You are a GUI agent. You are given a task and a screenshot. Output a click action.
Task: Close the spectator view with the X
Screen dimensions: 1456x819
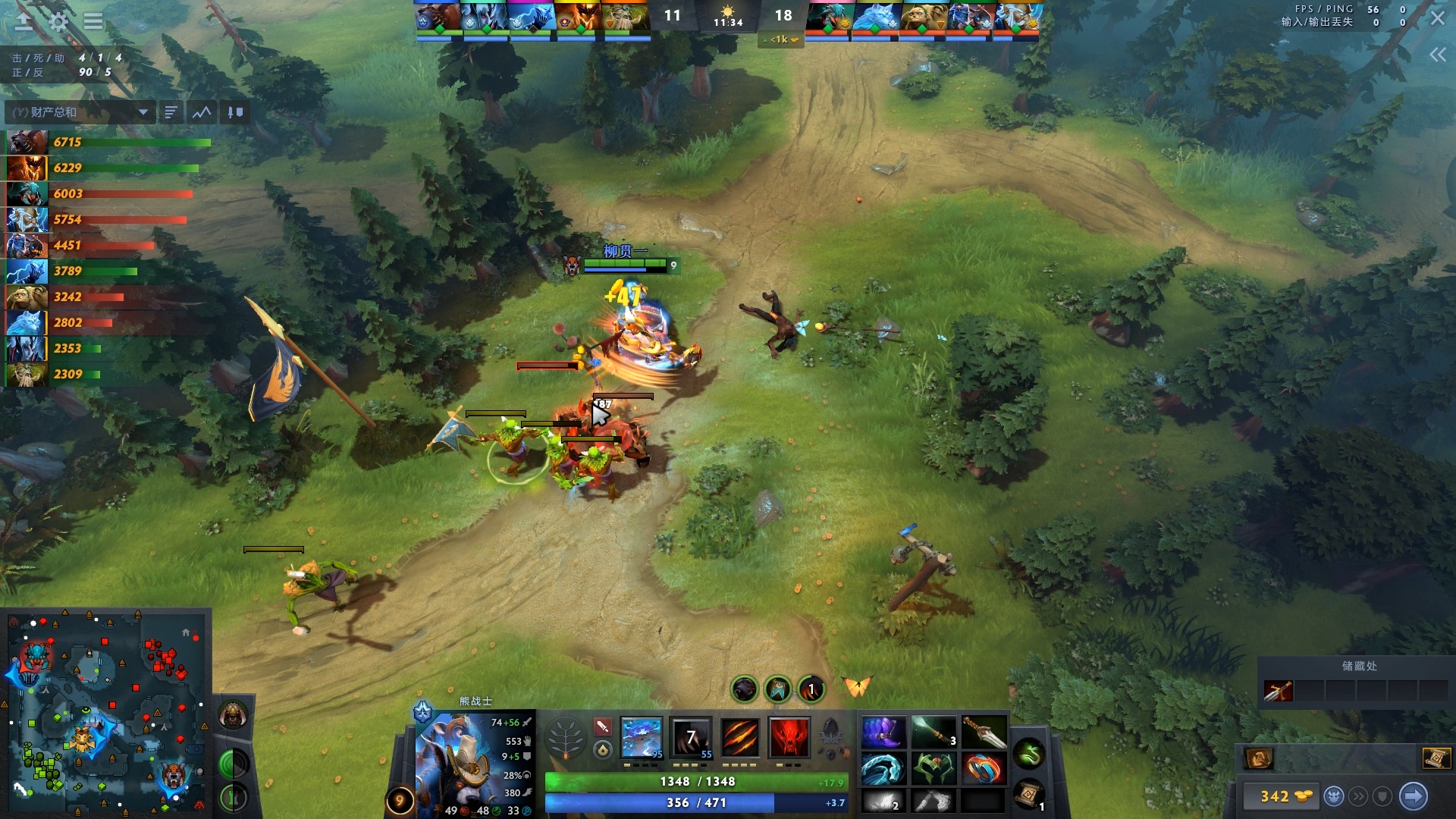[1437, 18]
